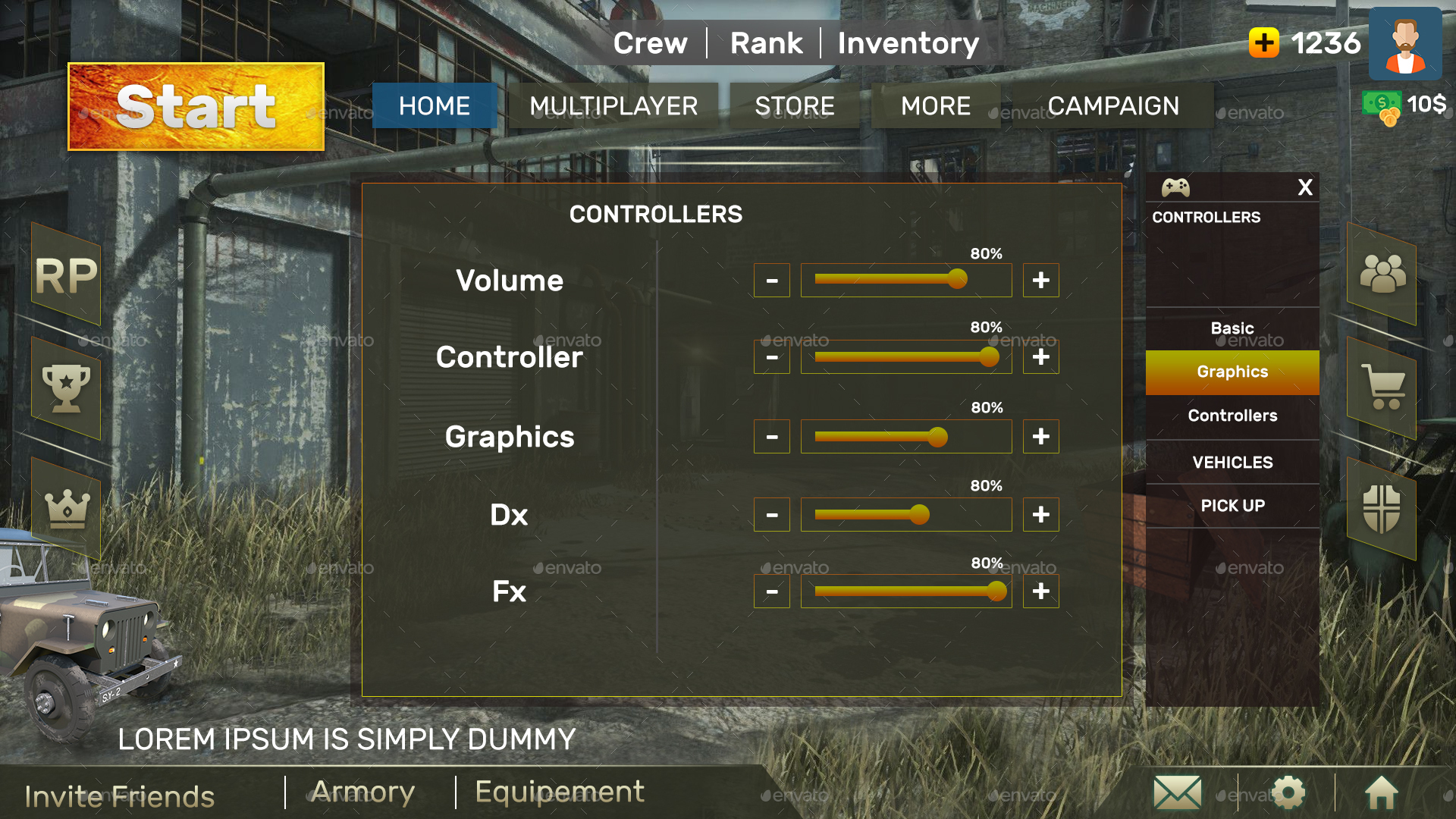Screen dimensions: 1456x819
Task: Switch to the Graphics settings tab
Action: click(1232, 372)
